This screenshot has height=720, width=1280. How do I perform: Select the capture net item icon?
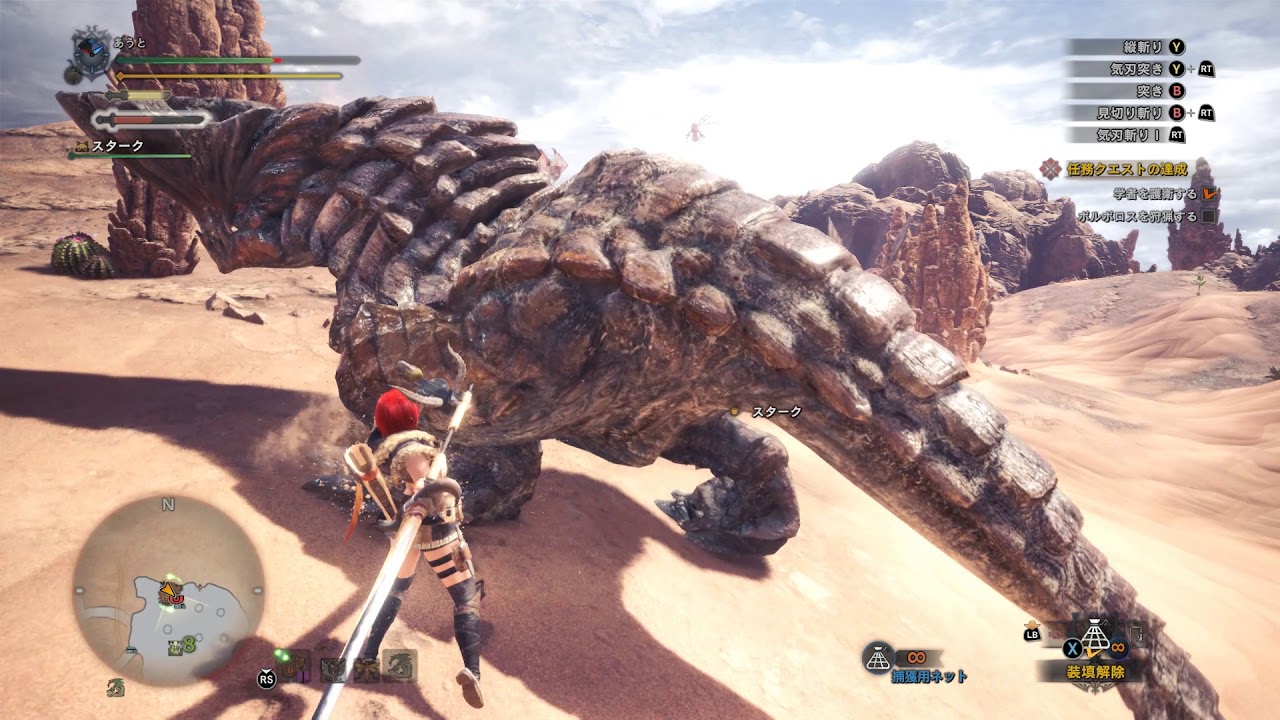click(877, 656)
